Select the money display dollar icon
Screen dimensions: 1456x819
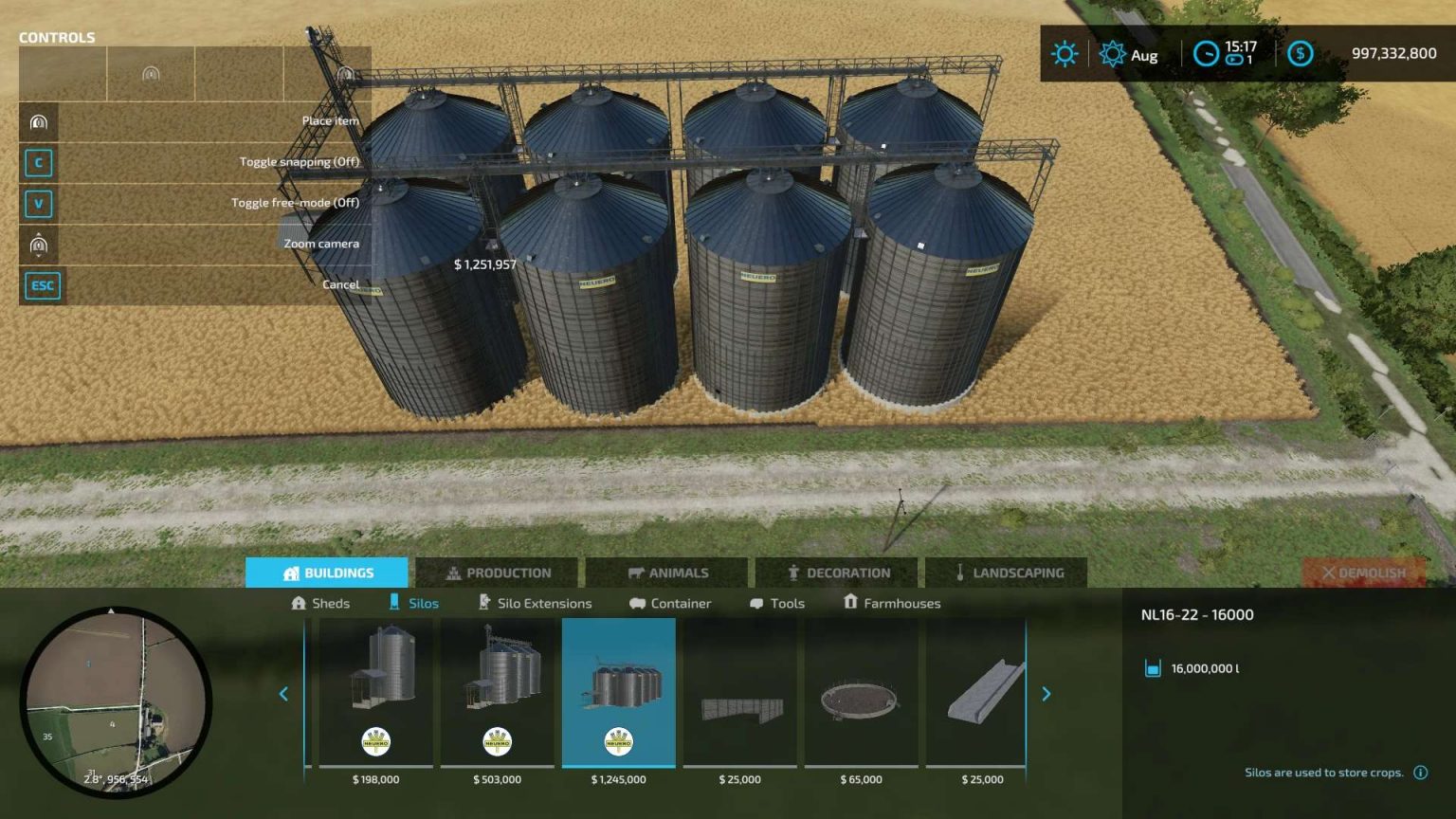click(x=1300, y=54)
